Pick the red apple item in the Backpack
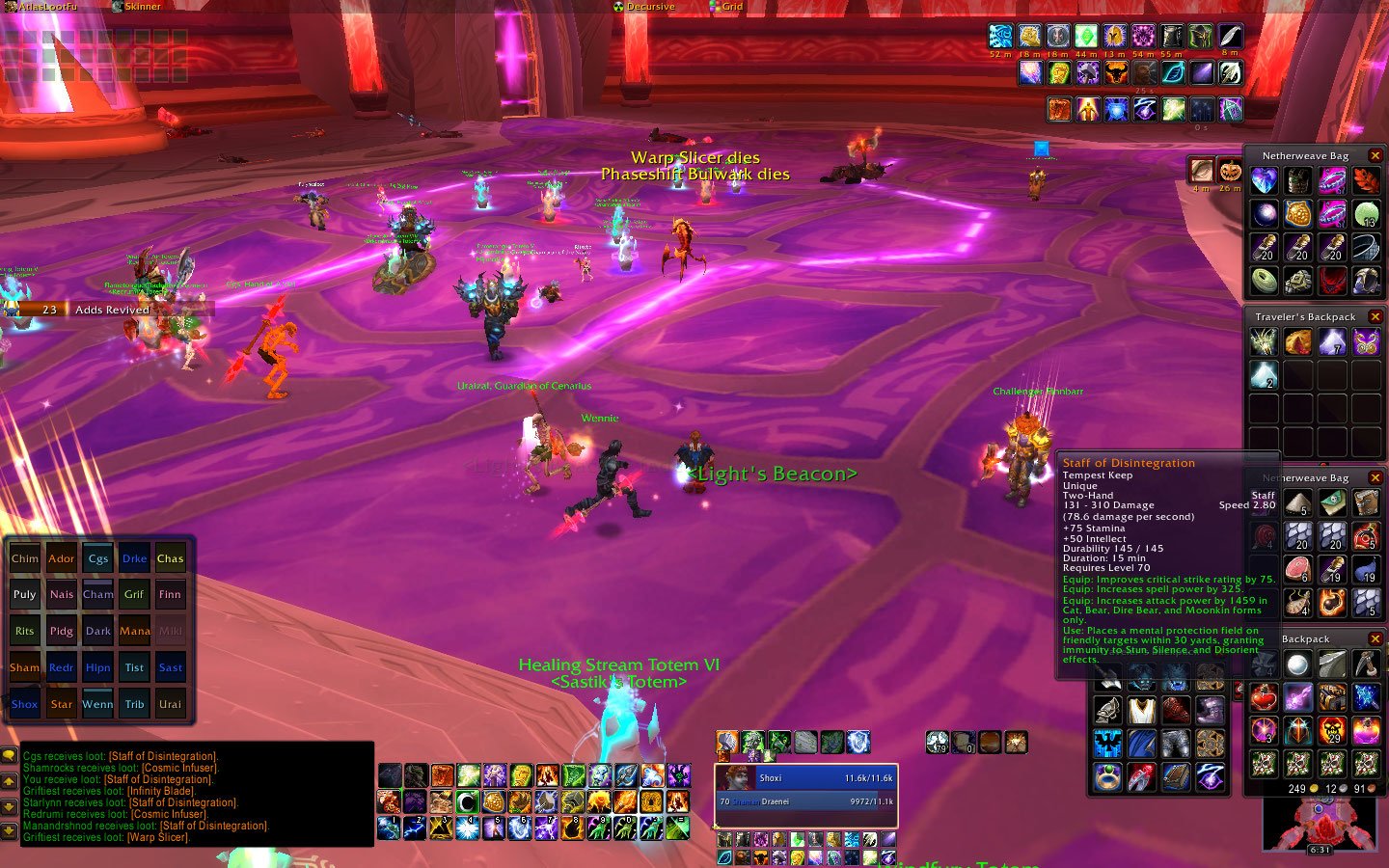1389x868 pixels. 1264,696
